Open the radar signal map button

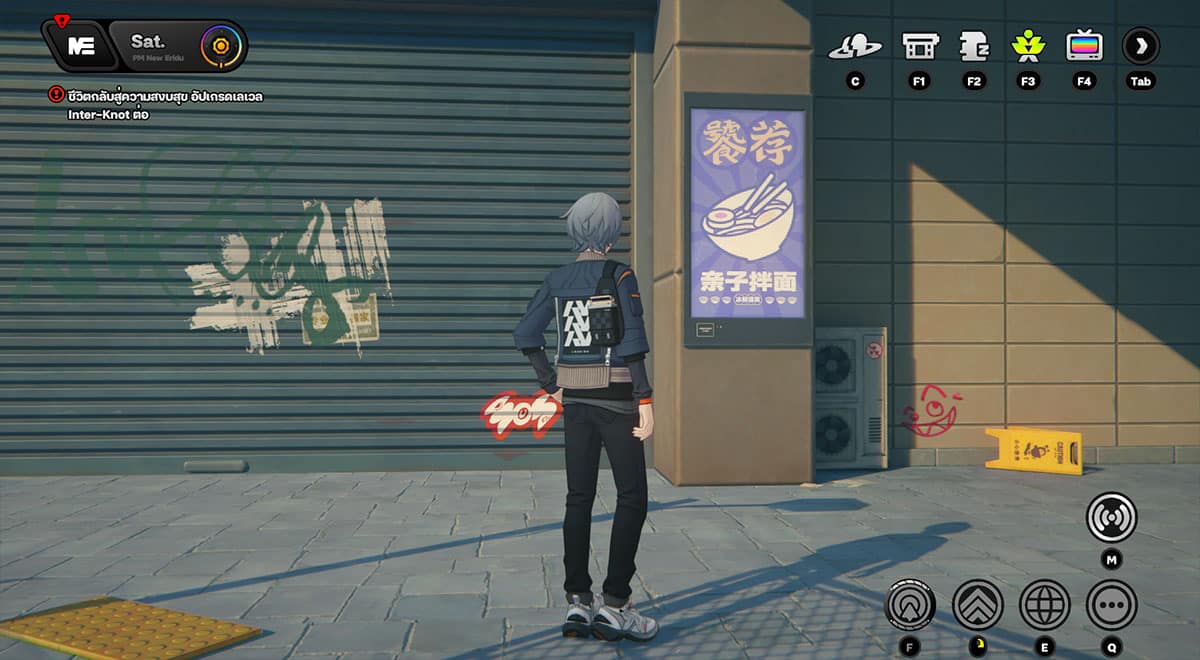pos(1111,519)
